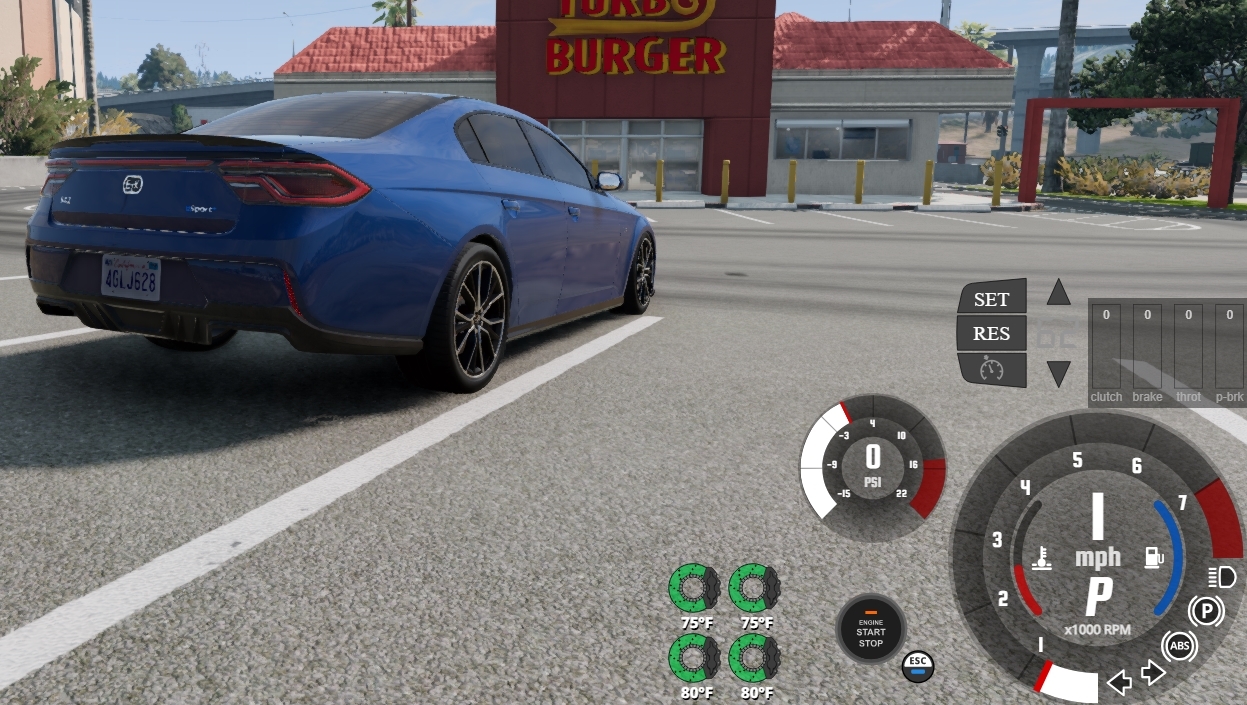Resume cruise control with the RES button
Image resolution: width=1247 pixels, height=705 pixels.
click(991, 334)
